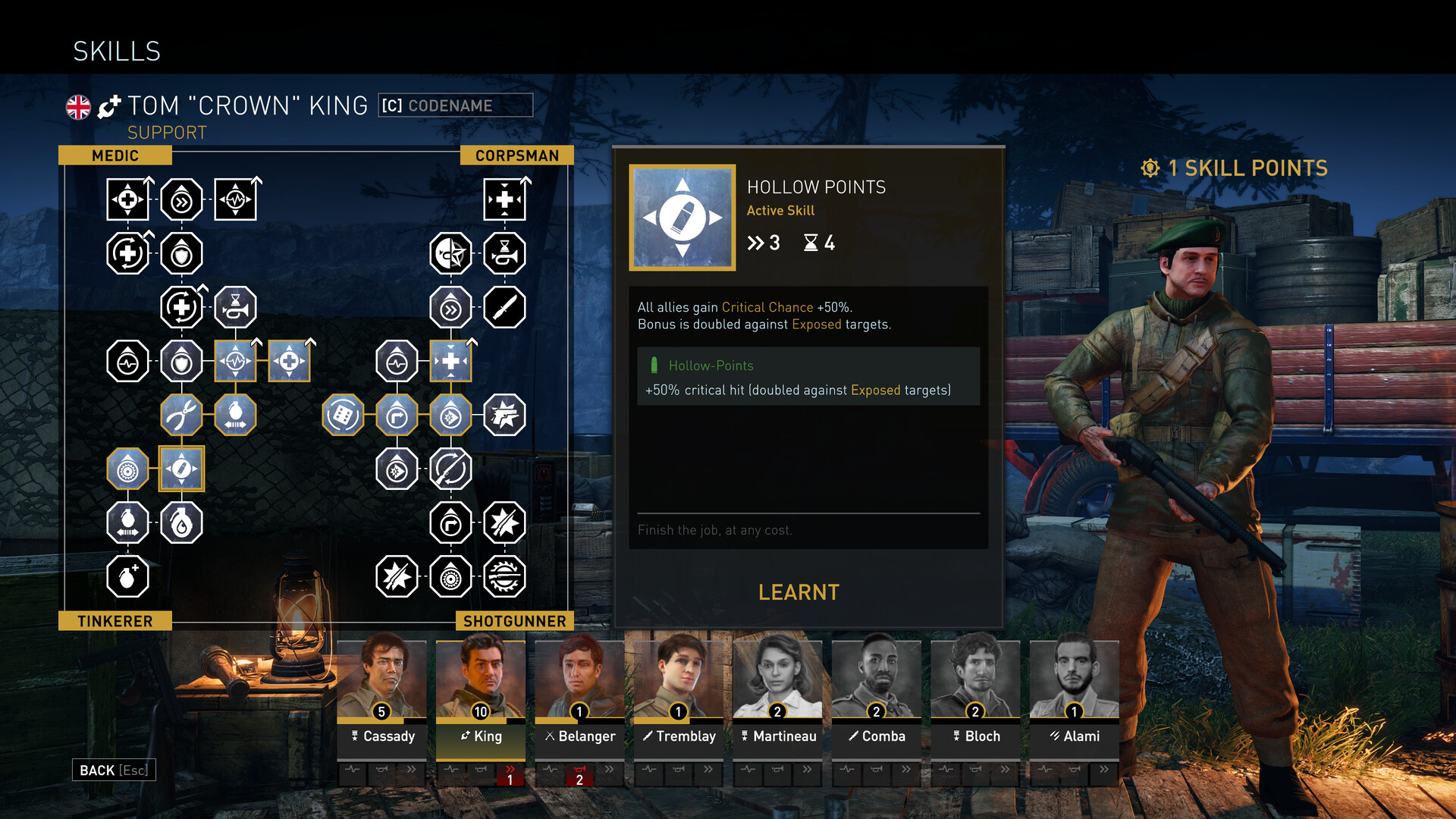Image resolution: width=1456 pixels, height=819 pixels.
Task: Switch to the MEDIC skill branch tab
Action: point(116,155)
